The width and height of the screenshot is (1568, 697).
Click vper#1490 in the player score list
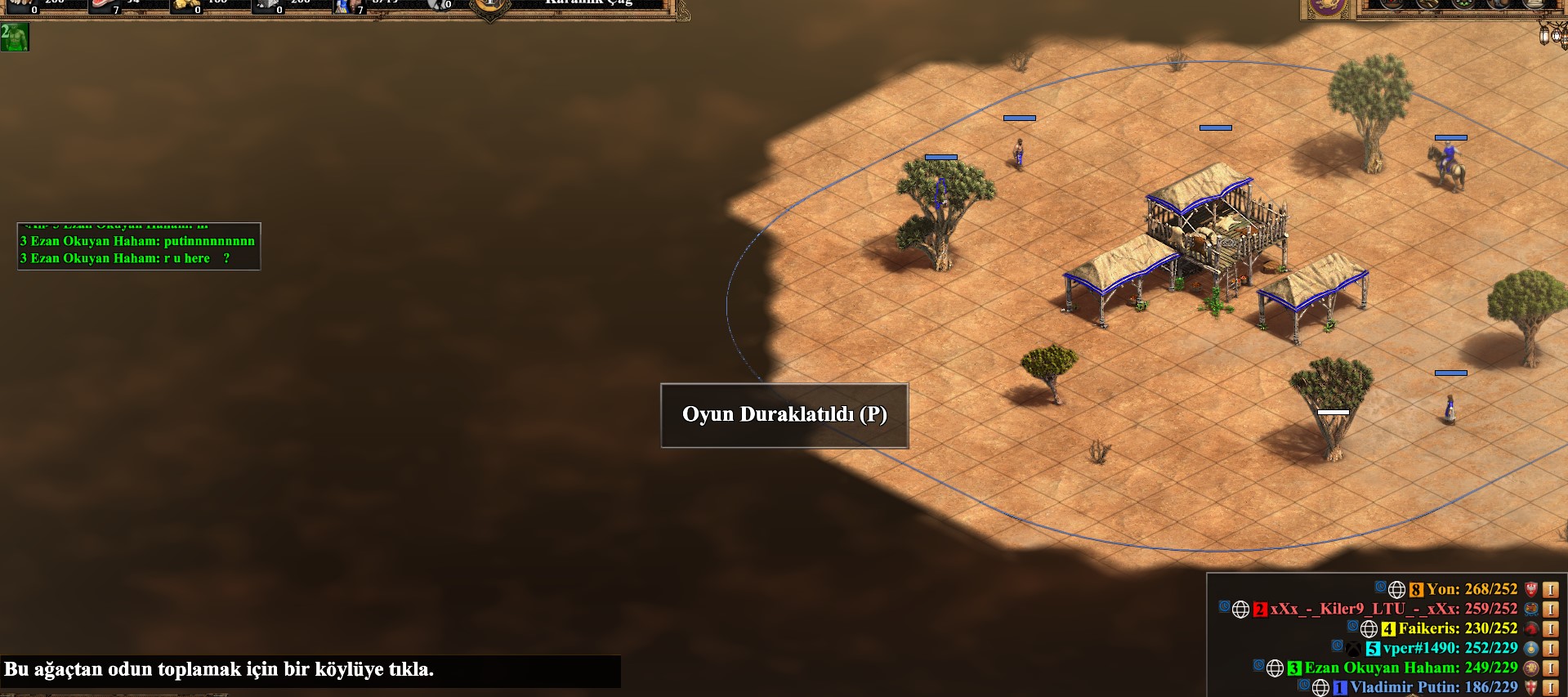pos(1450,648)
